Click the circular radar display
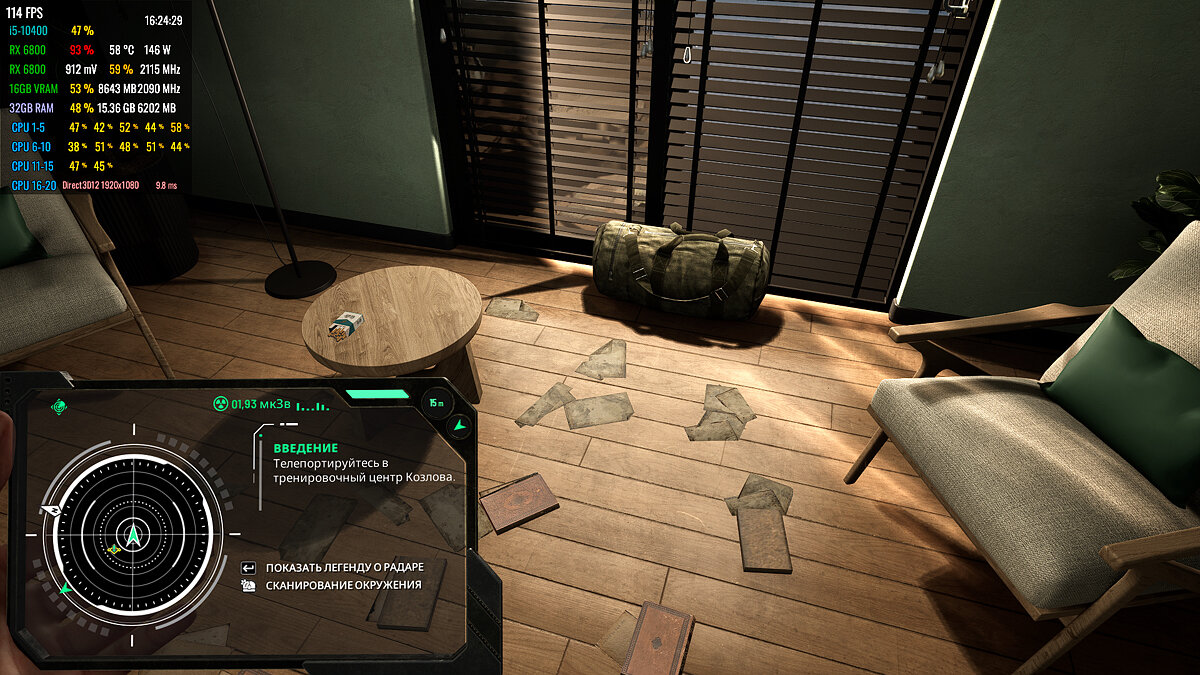The height and width of the screenshot is (675, 1200). click(x=133, y=531)
